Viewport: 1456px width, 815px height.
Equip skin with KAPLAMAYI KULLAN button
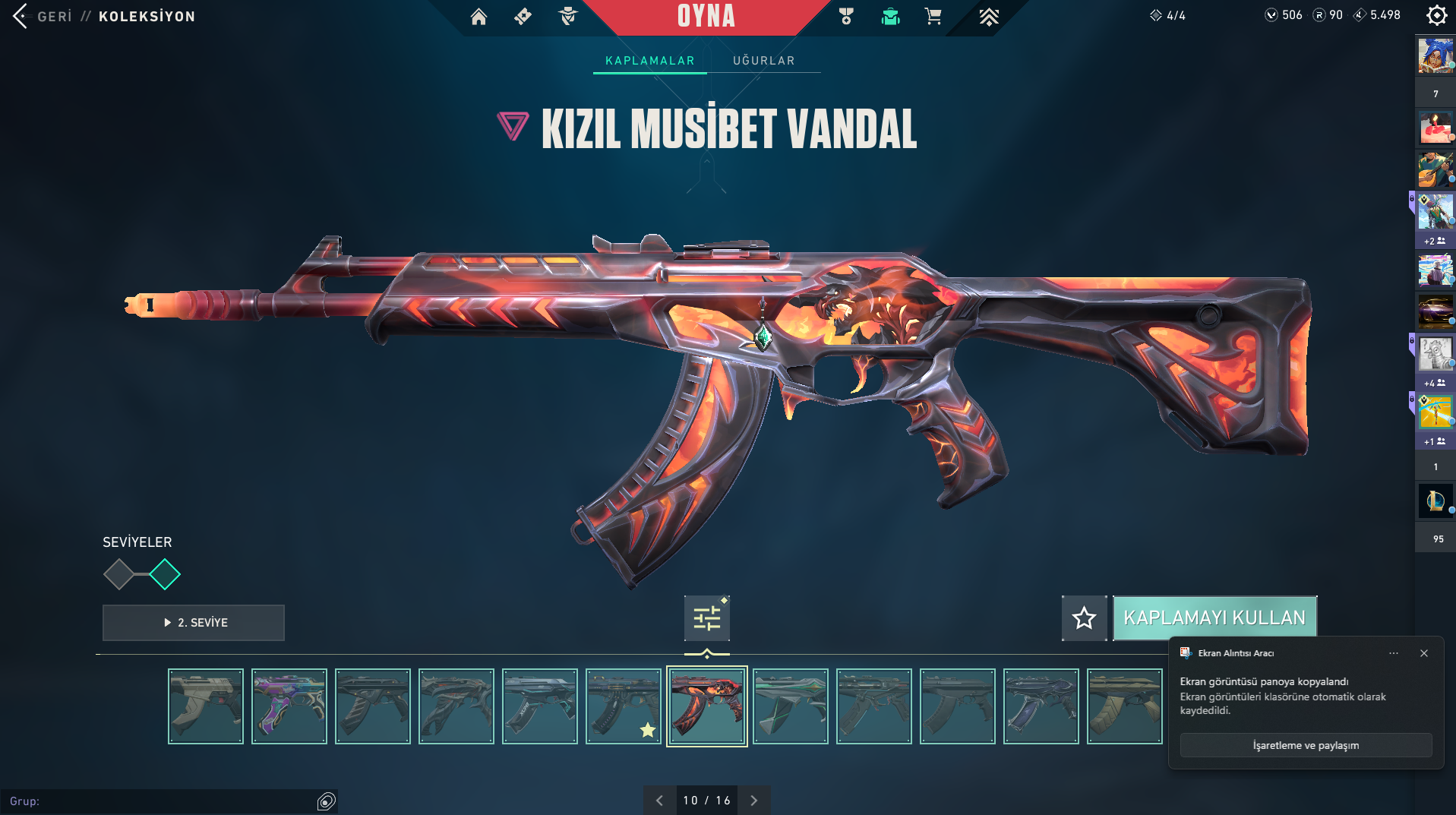pos(1214,618)
